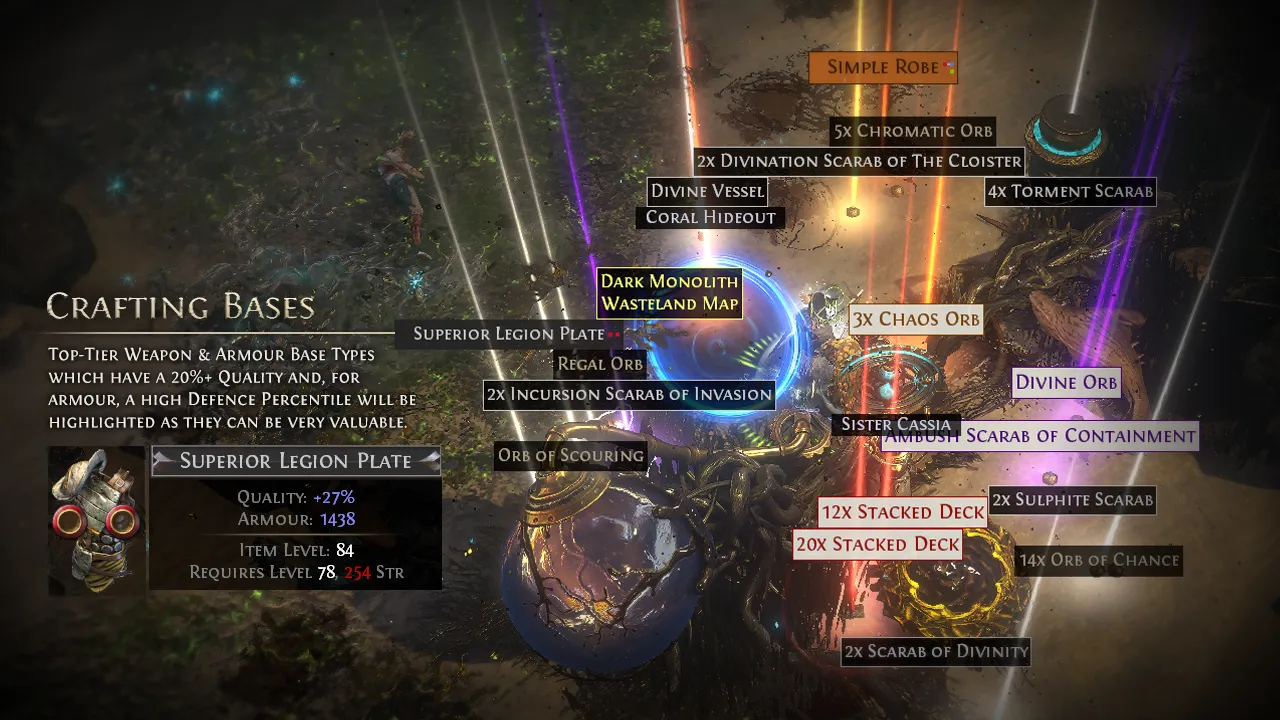Click the Divine Vessel item label
The image size is (1280, 720).
click(x=707, y=191)
